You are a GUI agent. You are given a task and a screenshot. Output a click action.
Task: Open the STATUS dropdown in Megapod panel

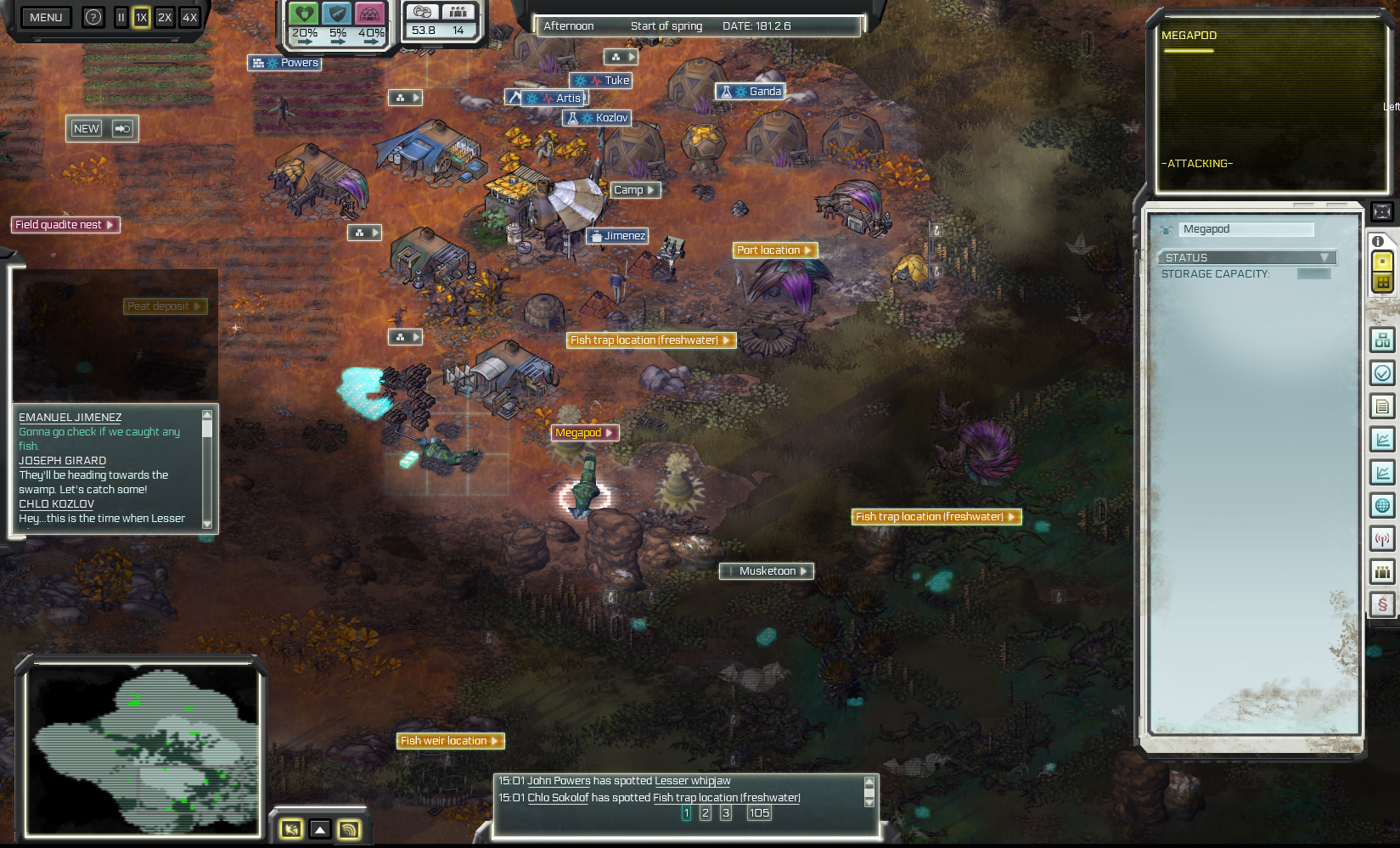pos(1247,257)
